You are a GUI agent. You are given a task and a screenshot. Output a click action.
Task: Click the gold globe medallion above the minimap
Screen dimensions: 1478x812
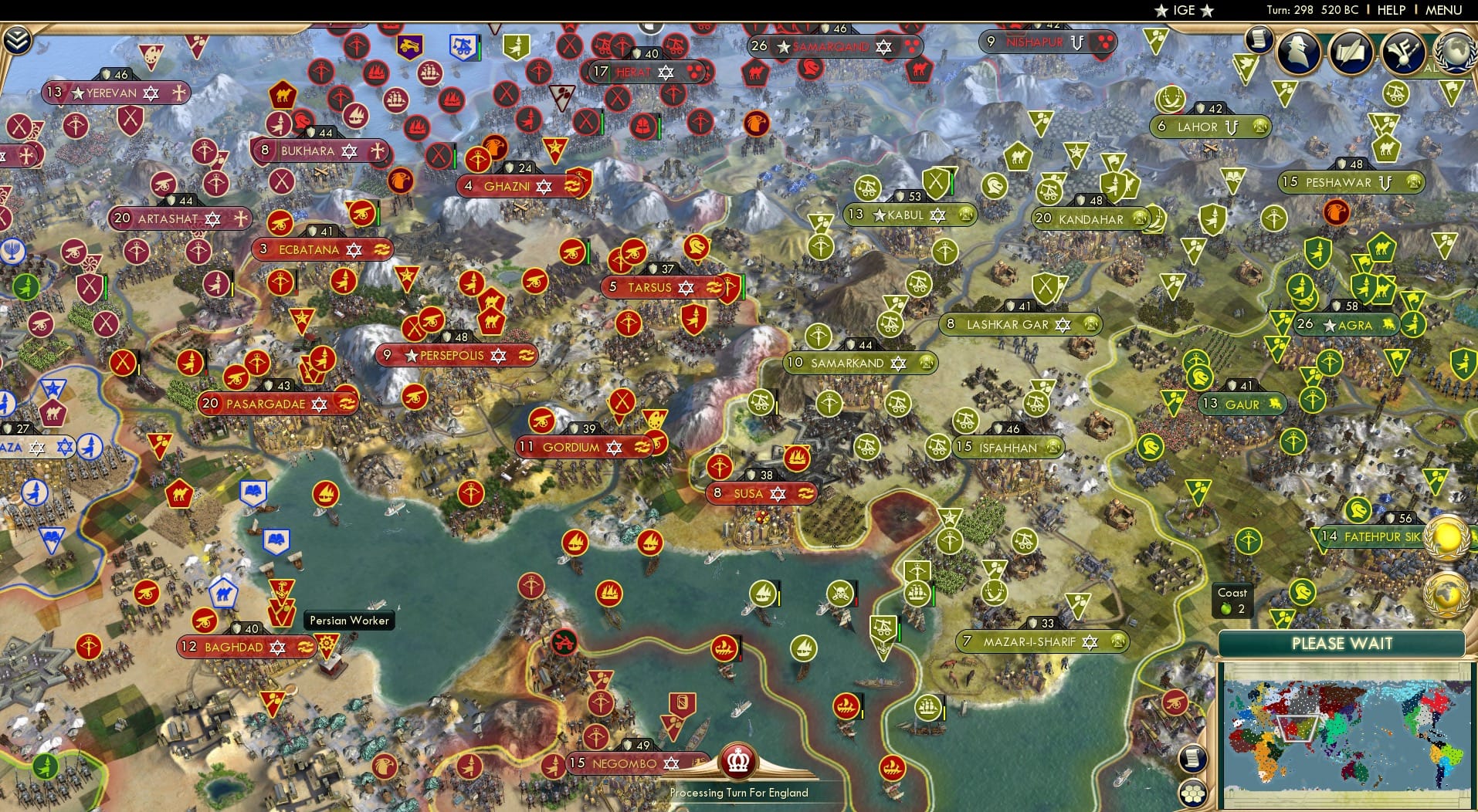1448,538
